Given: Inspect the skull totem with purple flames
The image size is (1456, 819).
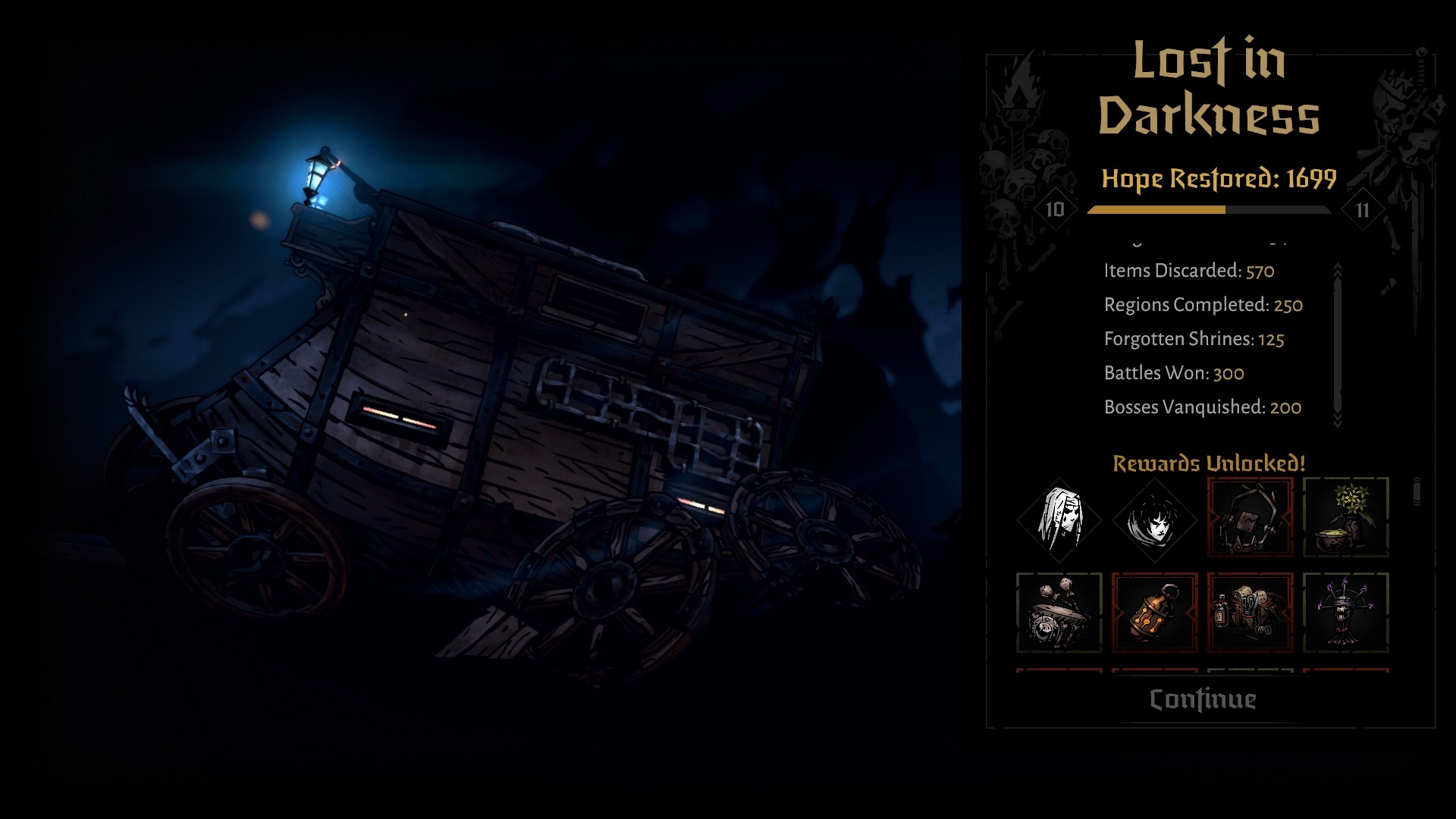Looking at the screenshot, I should 1345,613.
